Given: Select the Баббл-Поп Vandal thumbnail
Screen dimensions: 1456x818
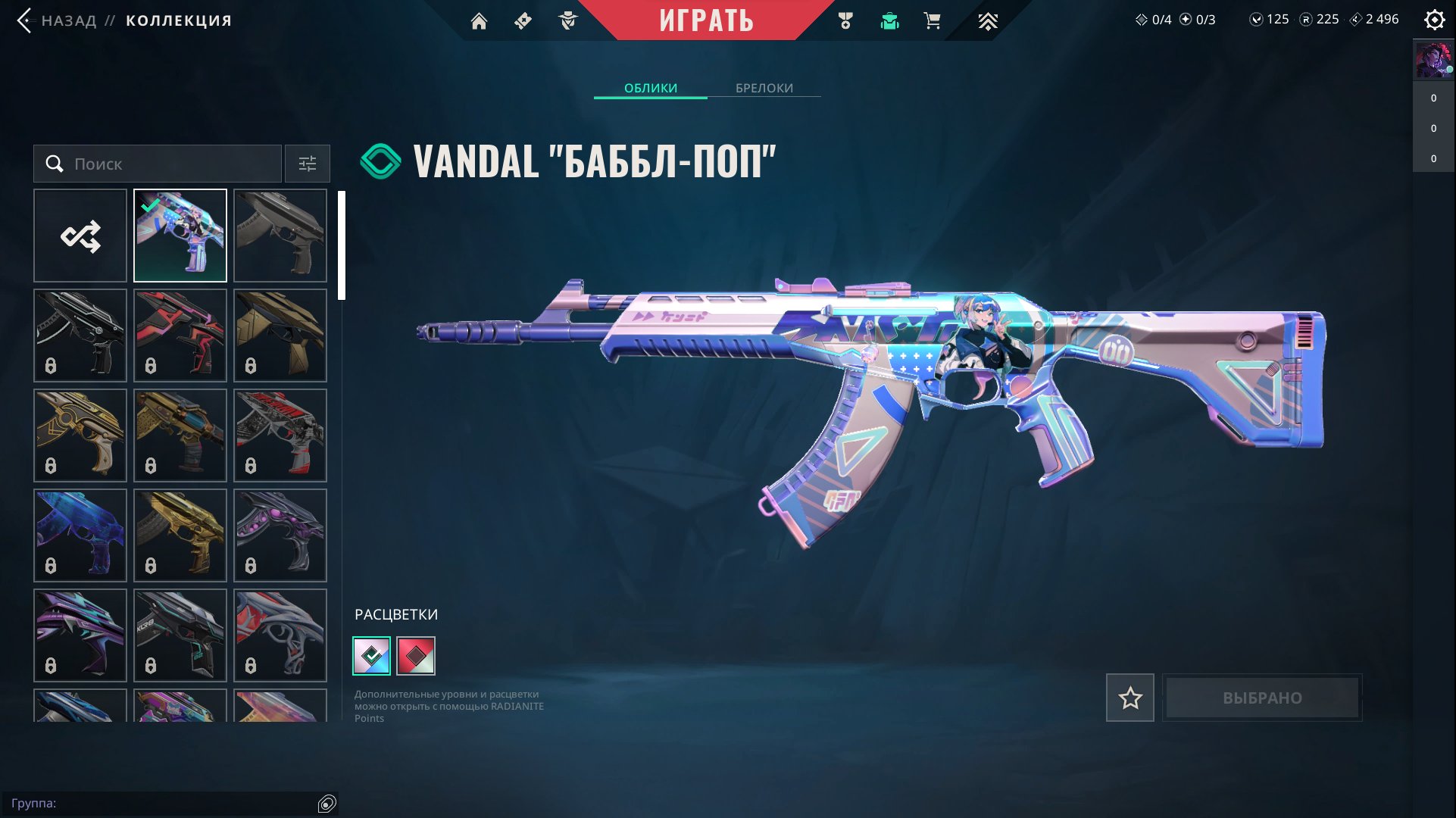Looking at the screenshot, I should (180, 236).
